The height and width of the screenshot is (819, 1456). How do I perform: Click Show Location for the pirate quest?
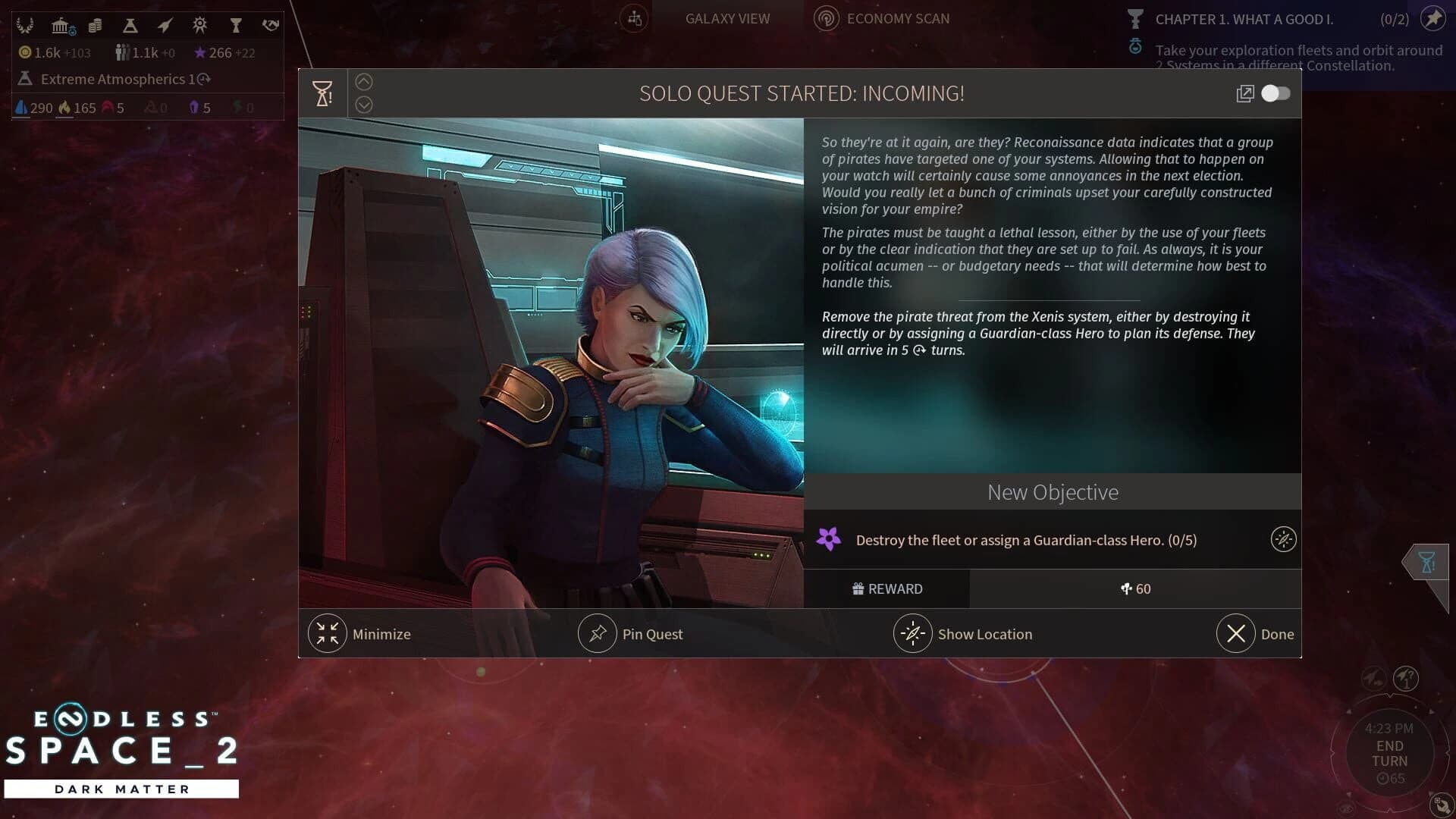(x=965, y=634)
